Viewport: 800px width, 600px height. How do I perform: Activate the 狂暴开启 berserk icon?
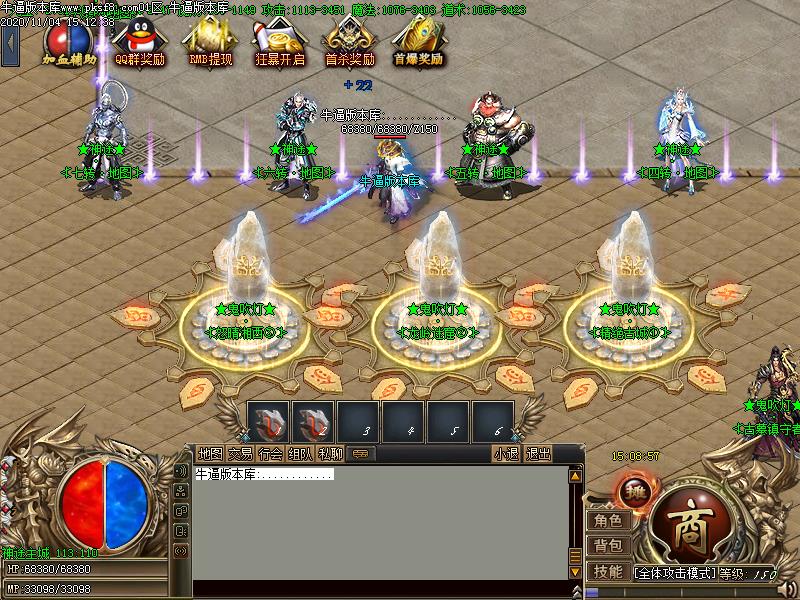click(x=280, y=42)
